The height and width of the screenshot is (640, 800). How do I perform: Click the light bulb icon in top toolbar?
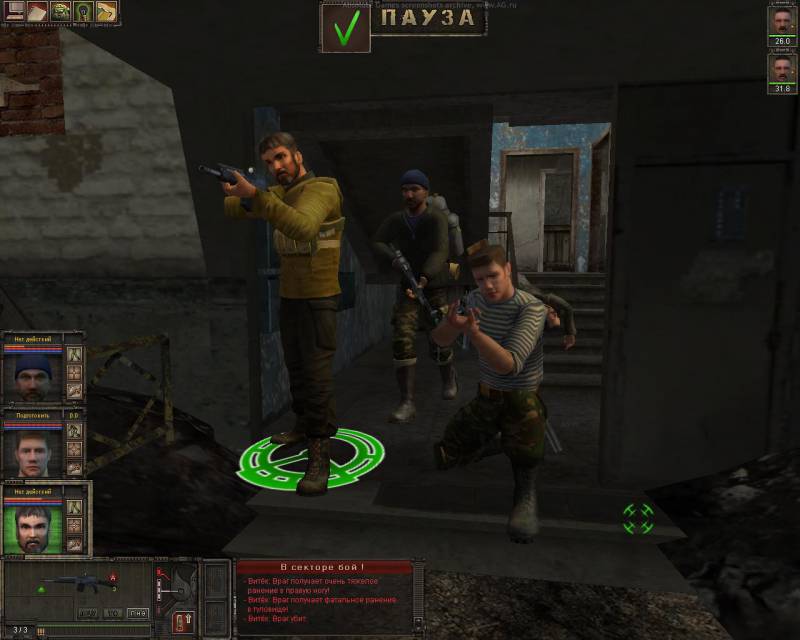(83, 12)
